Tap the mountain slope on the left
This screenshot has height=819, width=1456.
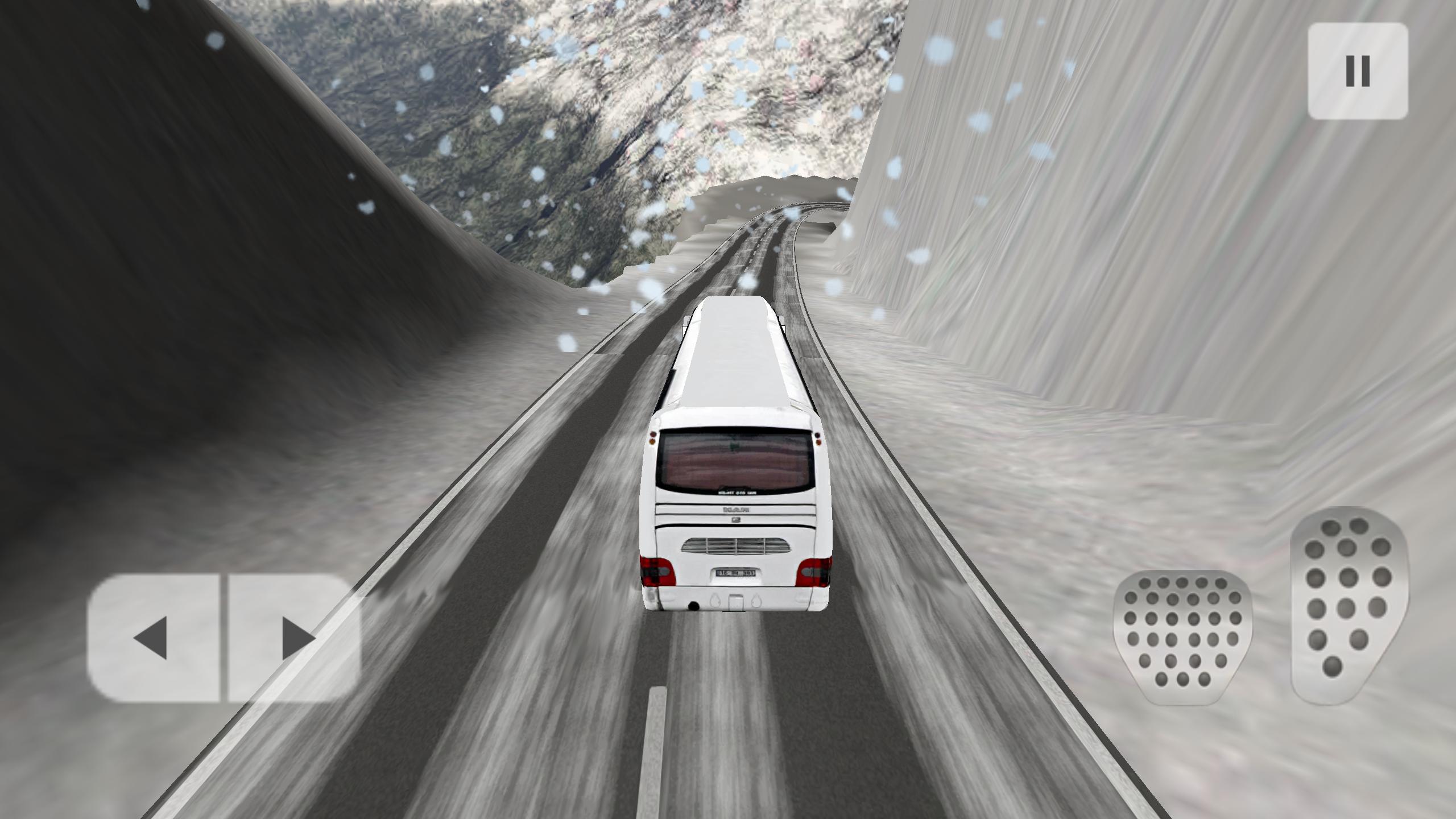[x=199, y=284]
